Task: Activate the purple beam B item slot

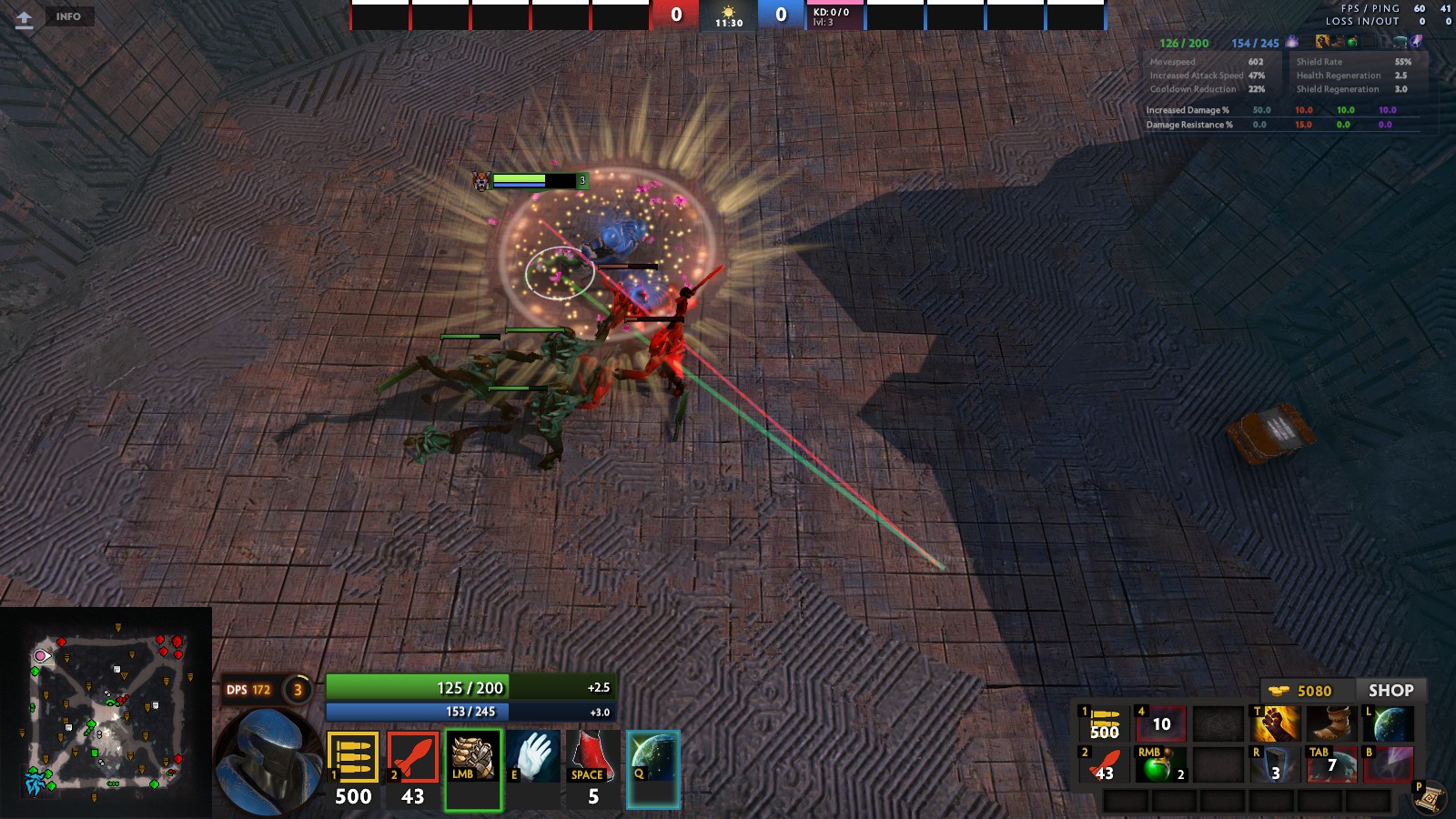Action: (x=1389, y=764)
